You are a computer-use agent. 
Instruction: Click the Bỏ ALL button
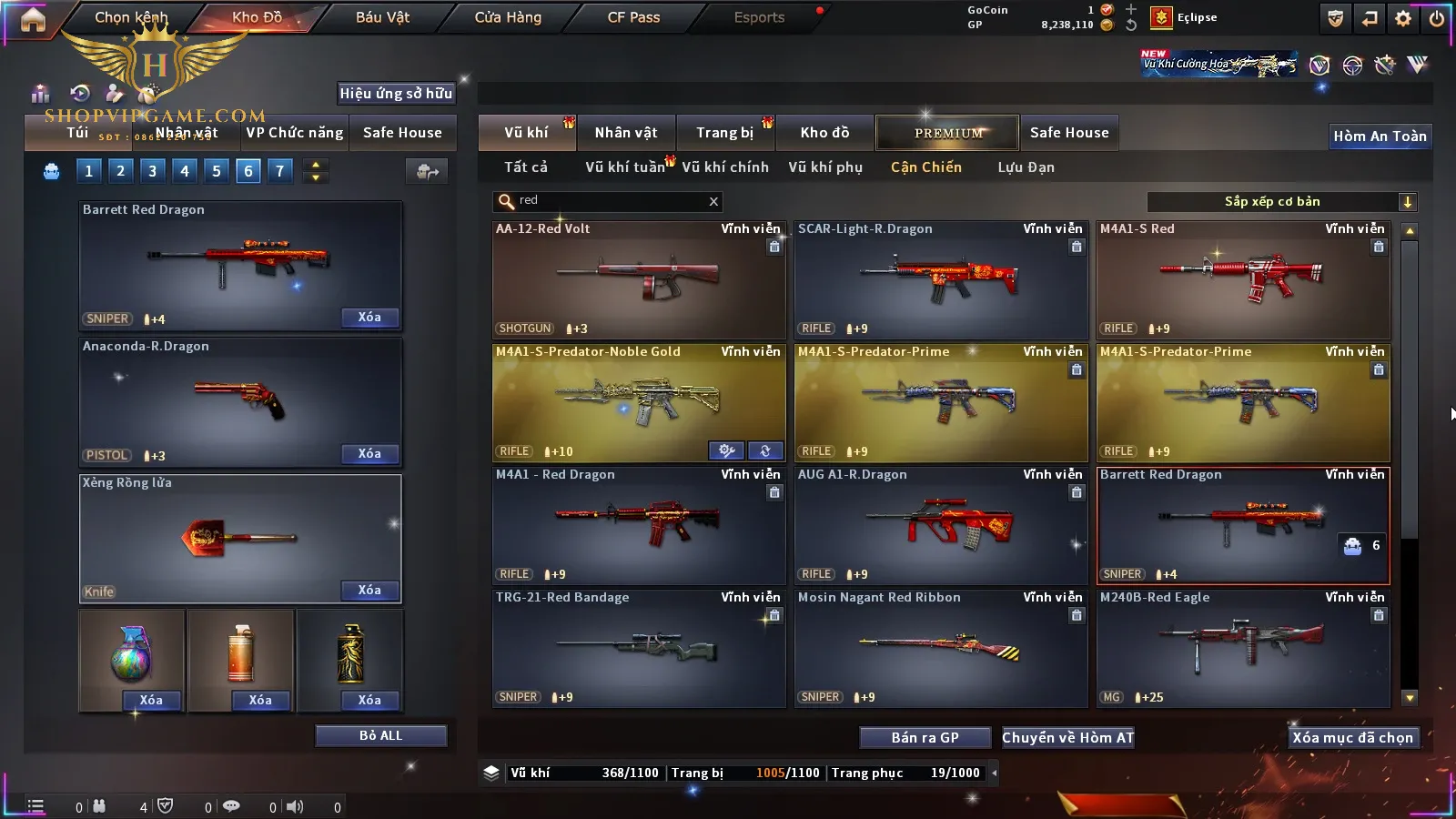pos(380,736)
